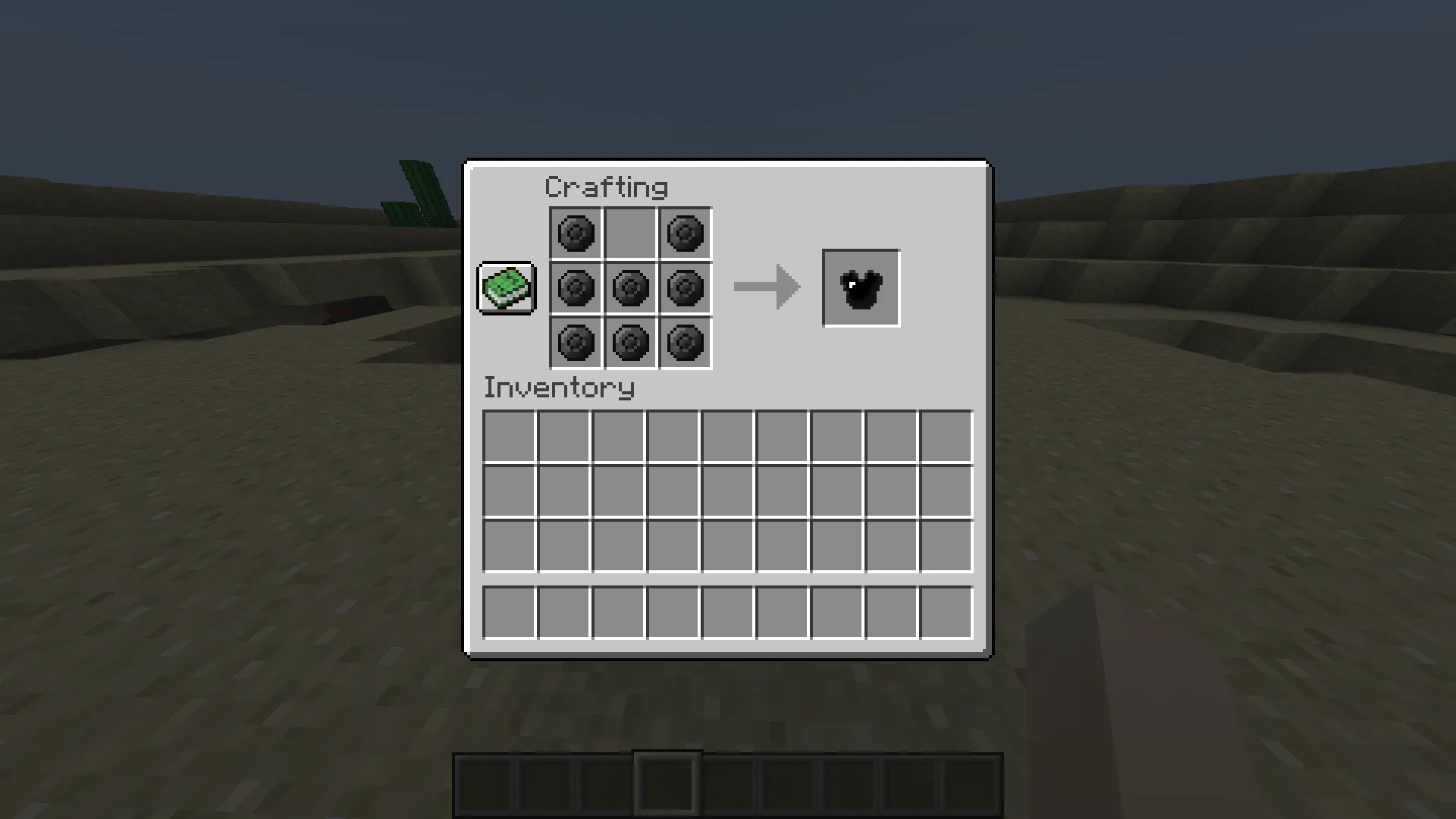The width and height of the screenshot is (1456, 819).
Task: Click the middle-left disc ingredient
Action: [x=575, y=288]
